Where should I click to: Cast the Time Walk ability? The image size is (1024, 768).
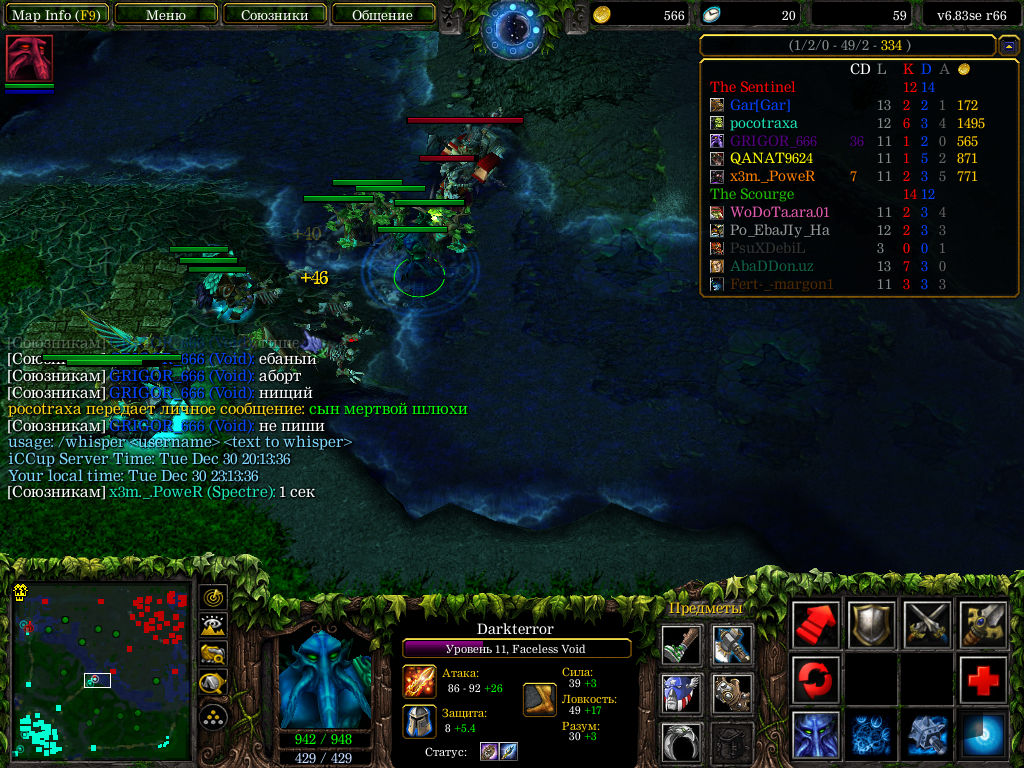pyautogui.click(x=815, y=735)
